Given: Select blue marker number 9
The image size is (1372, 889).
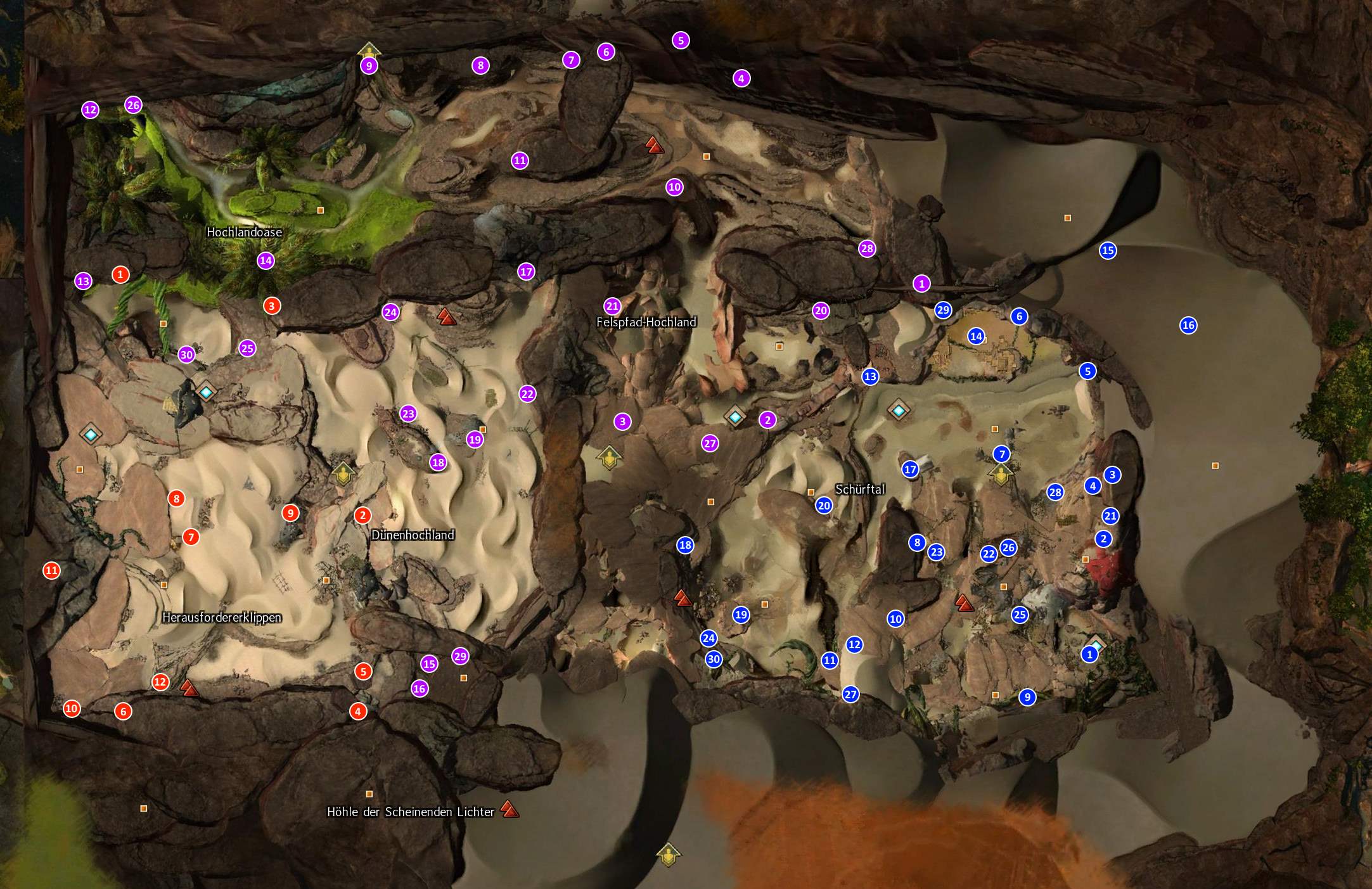Looking at the screenshot, I should pyautogui.click(x=1027, y=697).
